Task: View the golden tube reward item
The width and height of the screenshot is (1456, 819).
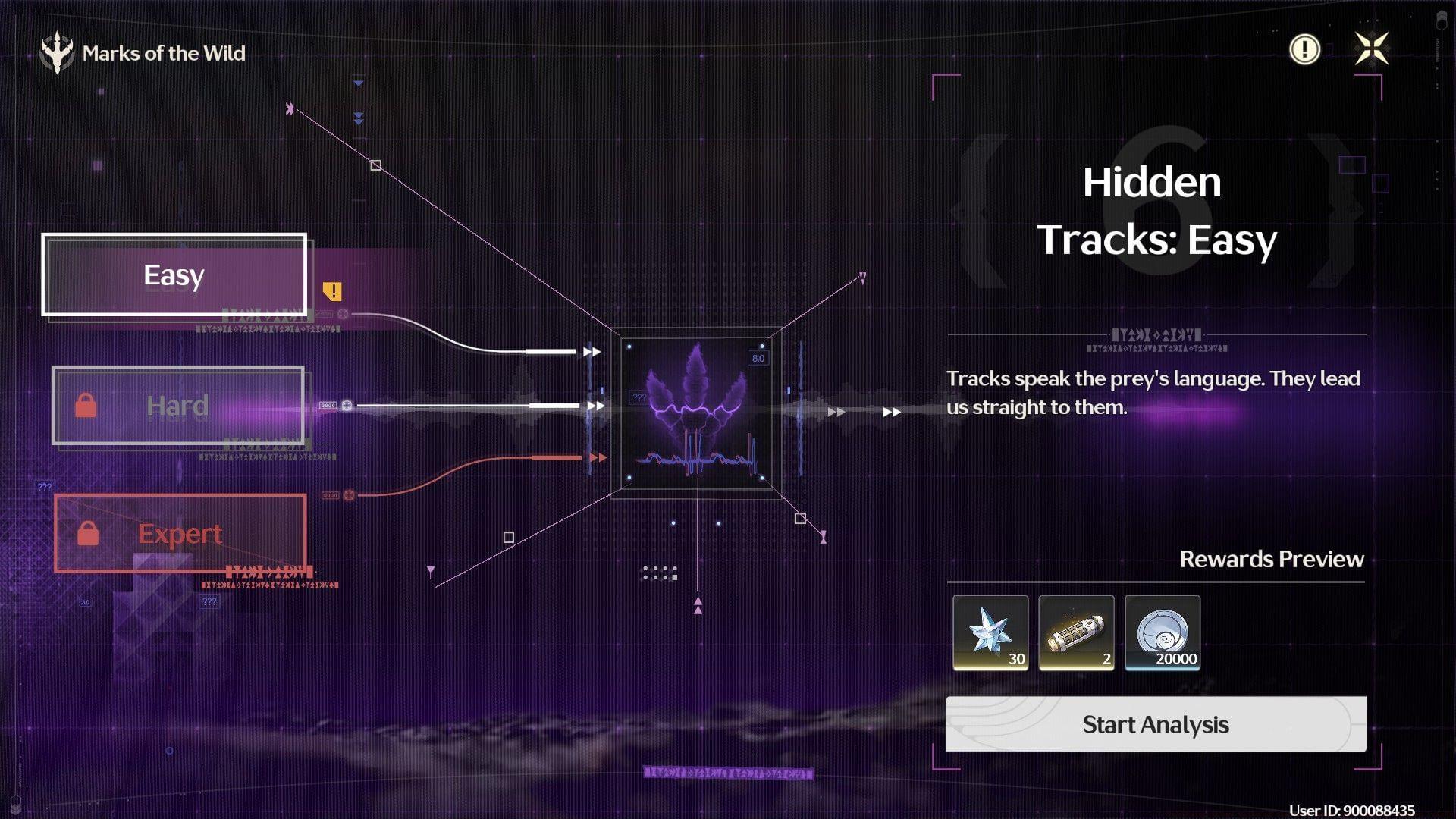Action: [x=1076, y=632]
